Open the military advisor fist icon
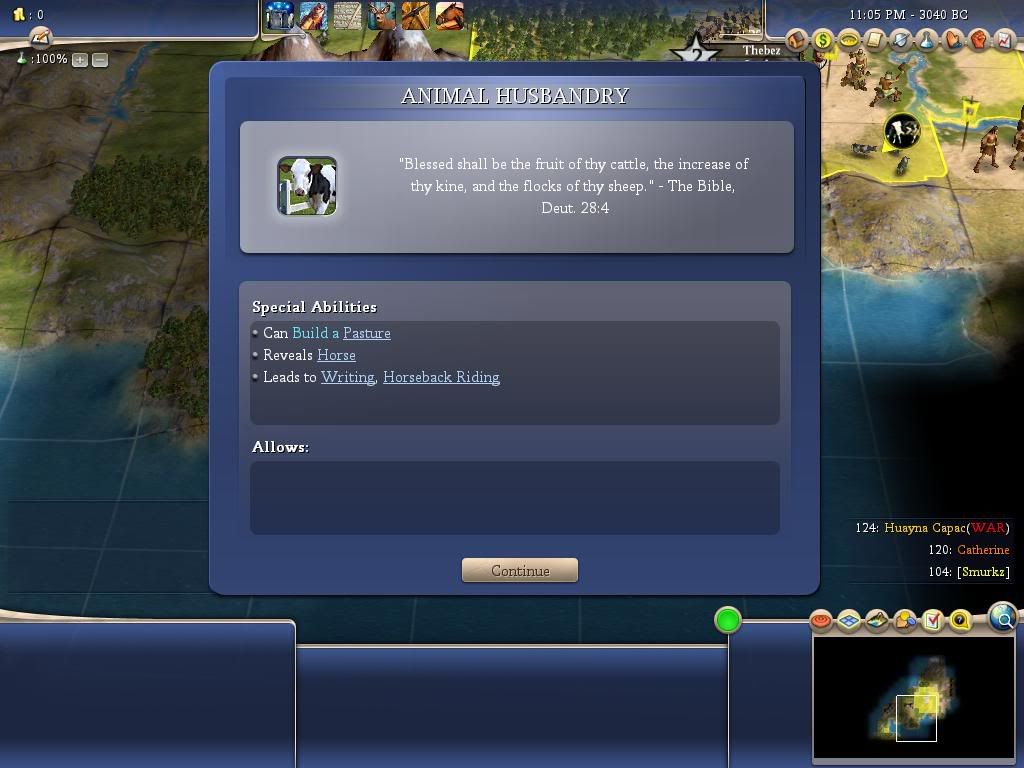The height and width of the screenshot is (768, 1024). pyautogui.click(x=979, y=40)
